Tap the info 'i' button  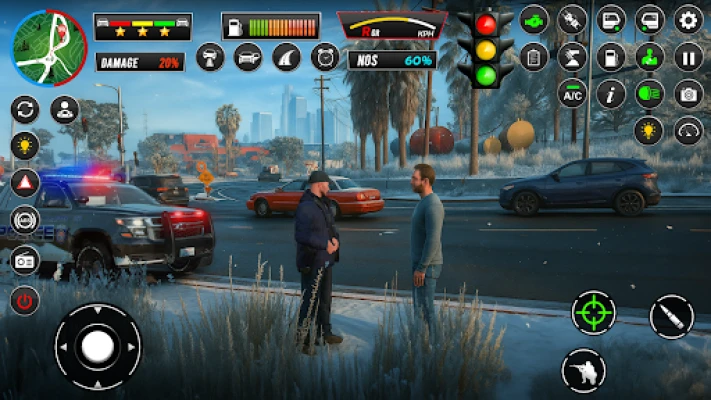click(610, 94)
